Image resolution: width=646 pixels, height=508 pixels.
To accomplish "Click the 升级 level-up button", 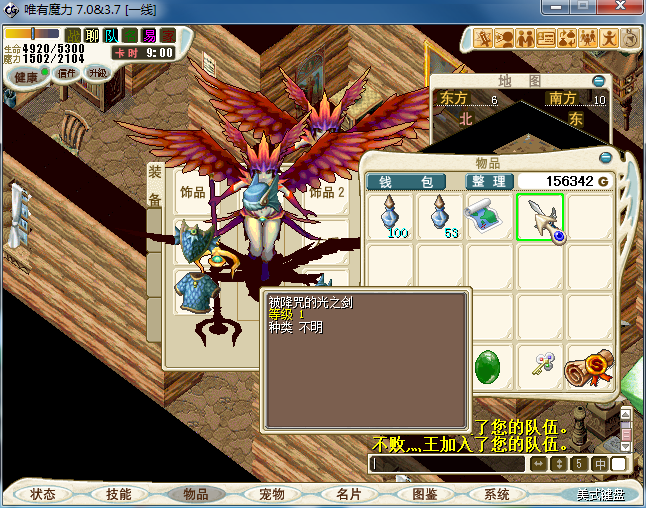I will pos(98,73).
